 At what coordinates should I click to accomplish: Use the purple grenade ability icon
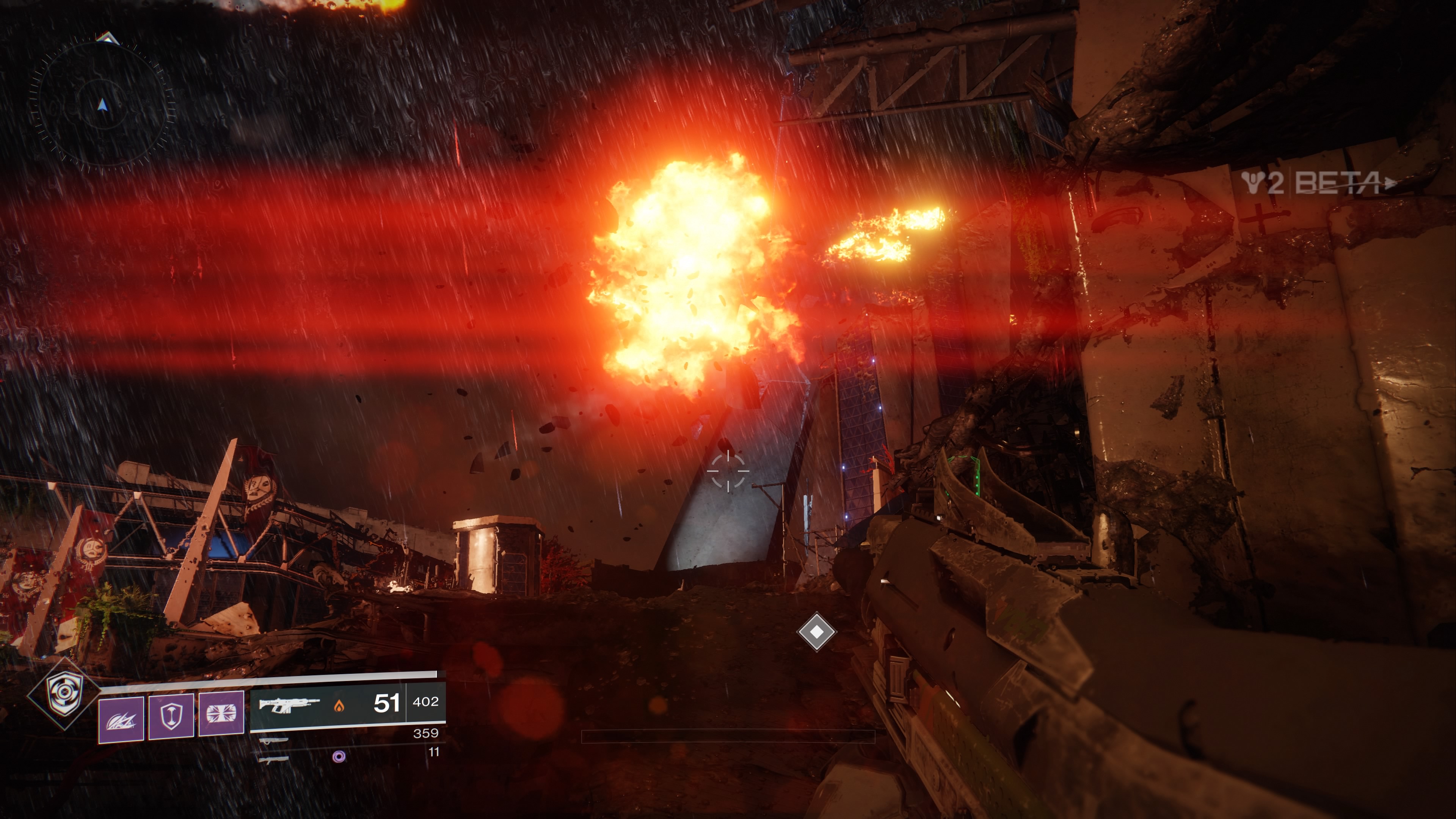point(121,719)
